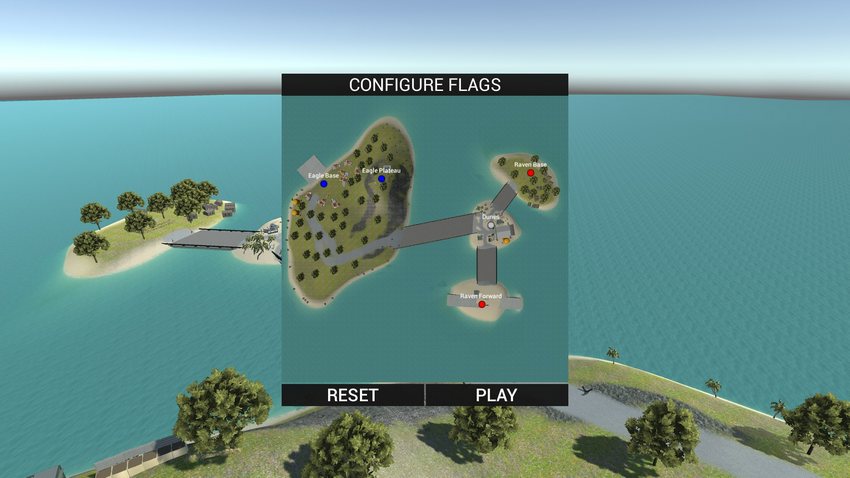
Task: Switch the Raven Forward flag team
Action: tap(482, 304)
